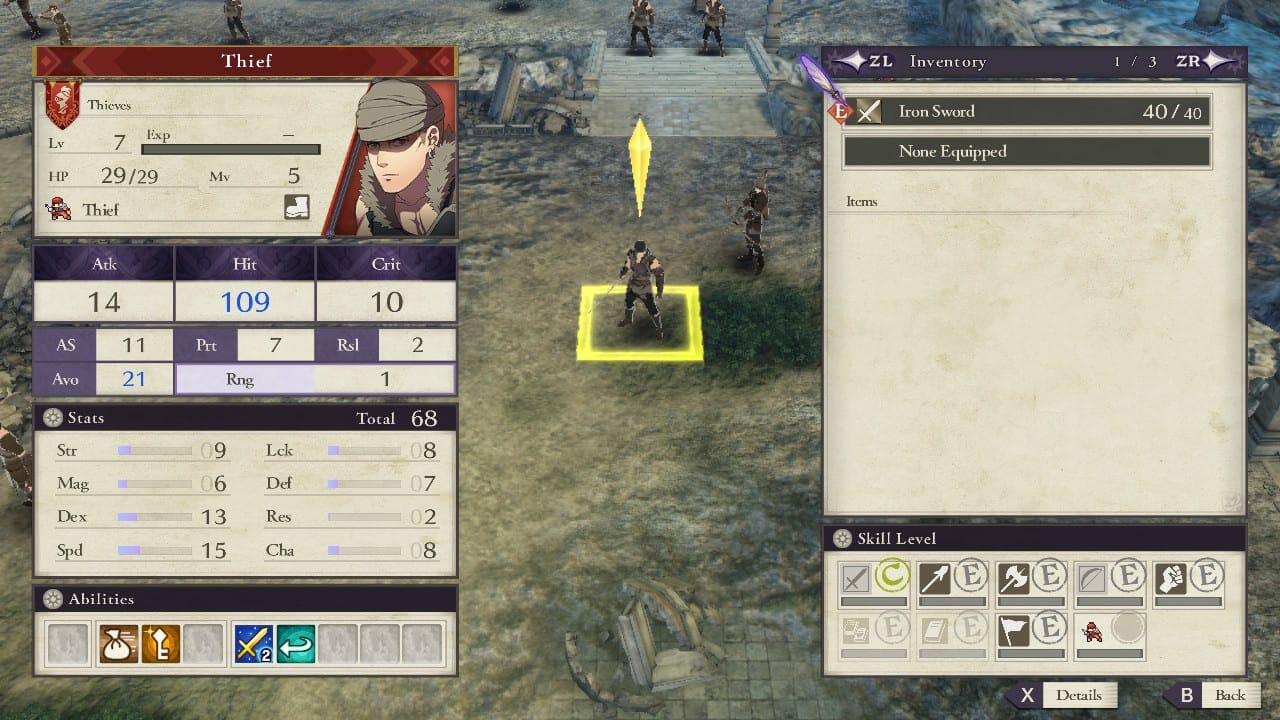Select the lance skill level icon
1280x720 pixels.
(x=934, y=579)
